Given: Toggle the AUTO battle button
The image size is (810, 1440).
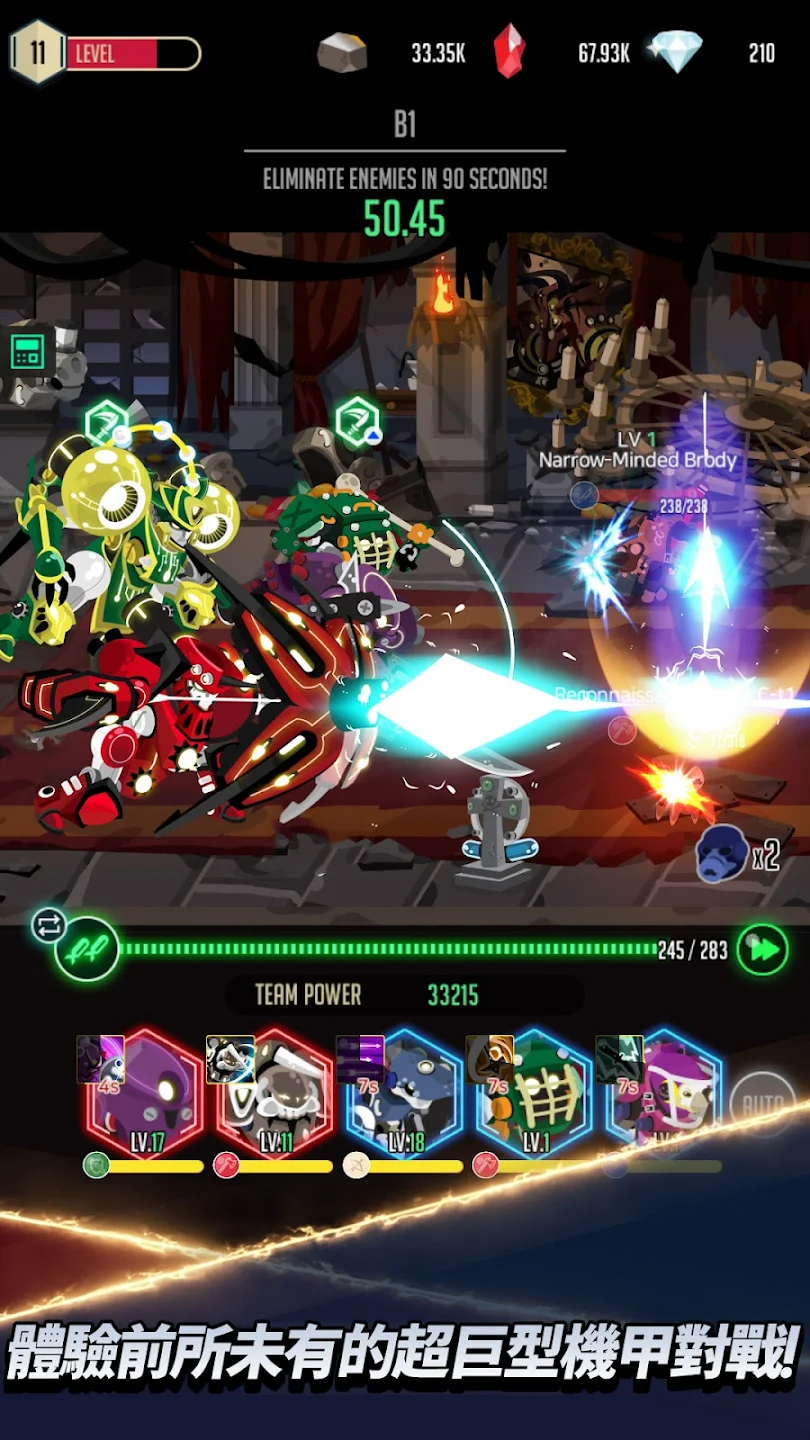Looking at the screenshot, I should click(762, 1104).
